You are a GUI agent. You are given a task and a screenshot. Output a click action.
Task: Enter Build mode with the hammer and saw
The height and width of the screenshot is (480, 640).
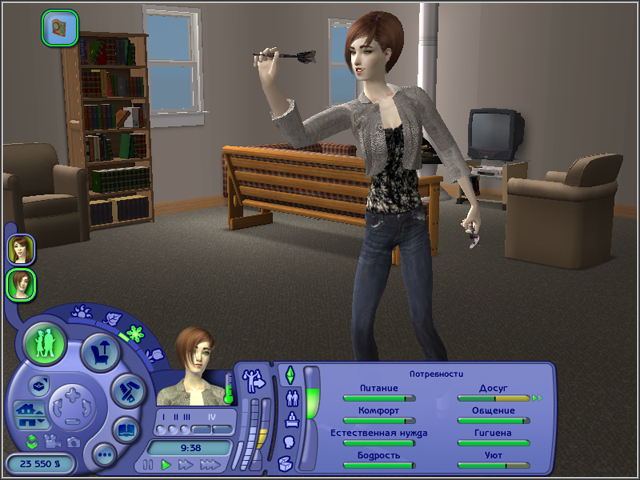129,391
